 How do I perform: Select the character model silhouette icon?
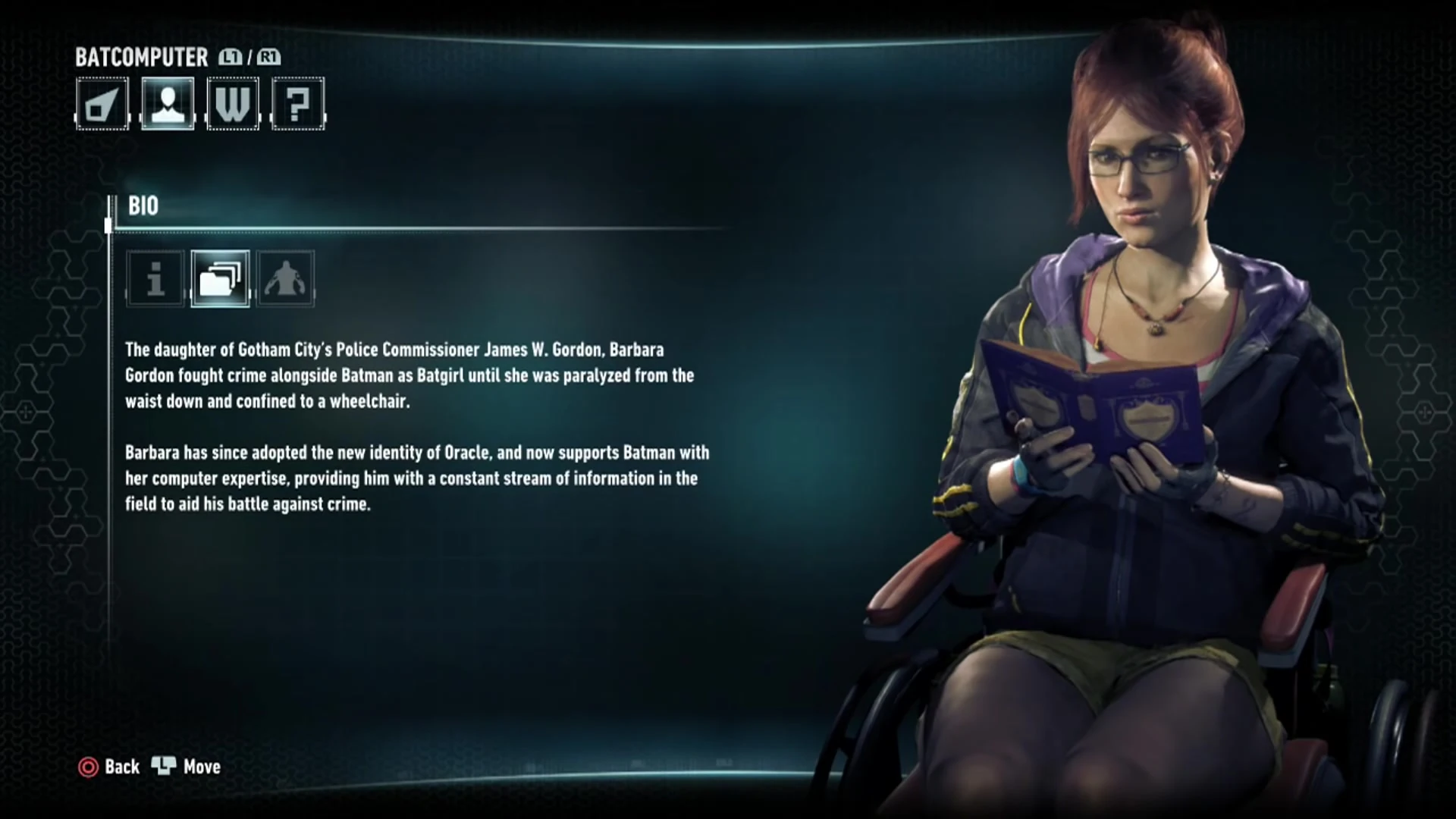[285, 279]
